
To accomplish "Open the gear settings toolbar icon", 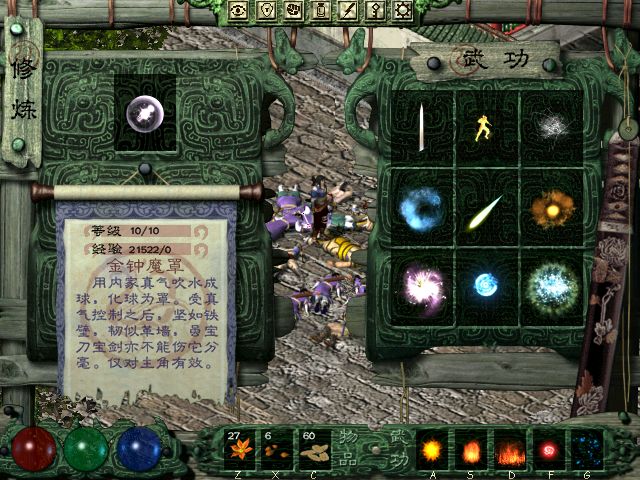I will [x=403, y=11].
